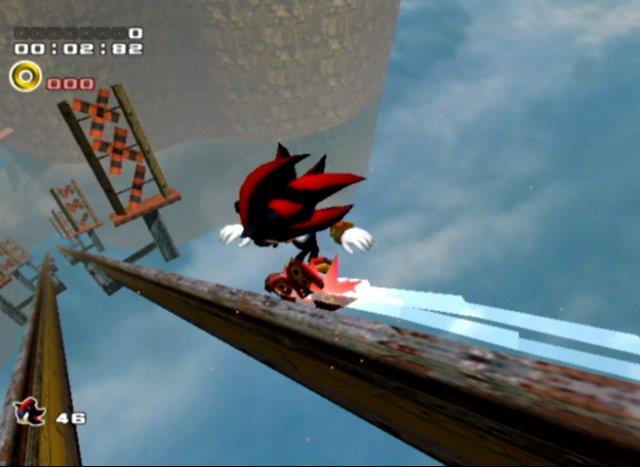Select Shadow's lives icon
640x467 pixels.
pos(30,411)
